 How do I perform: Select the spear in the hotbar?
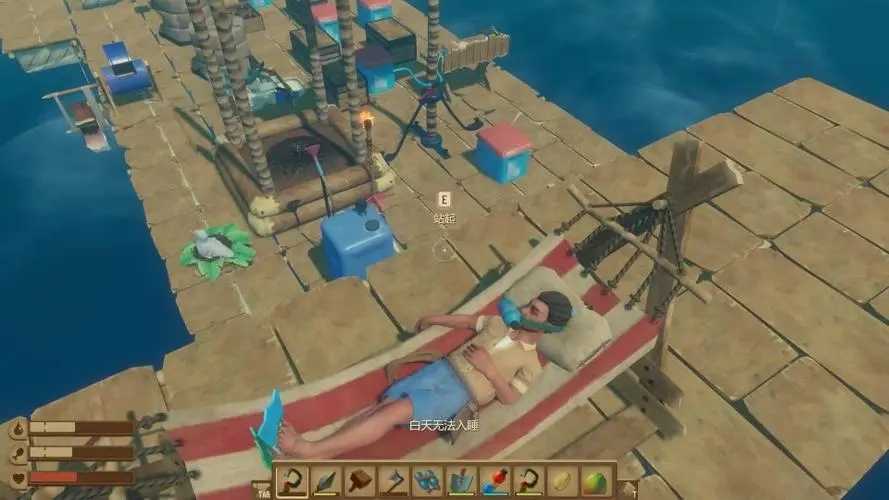(325, 481)
